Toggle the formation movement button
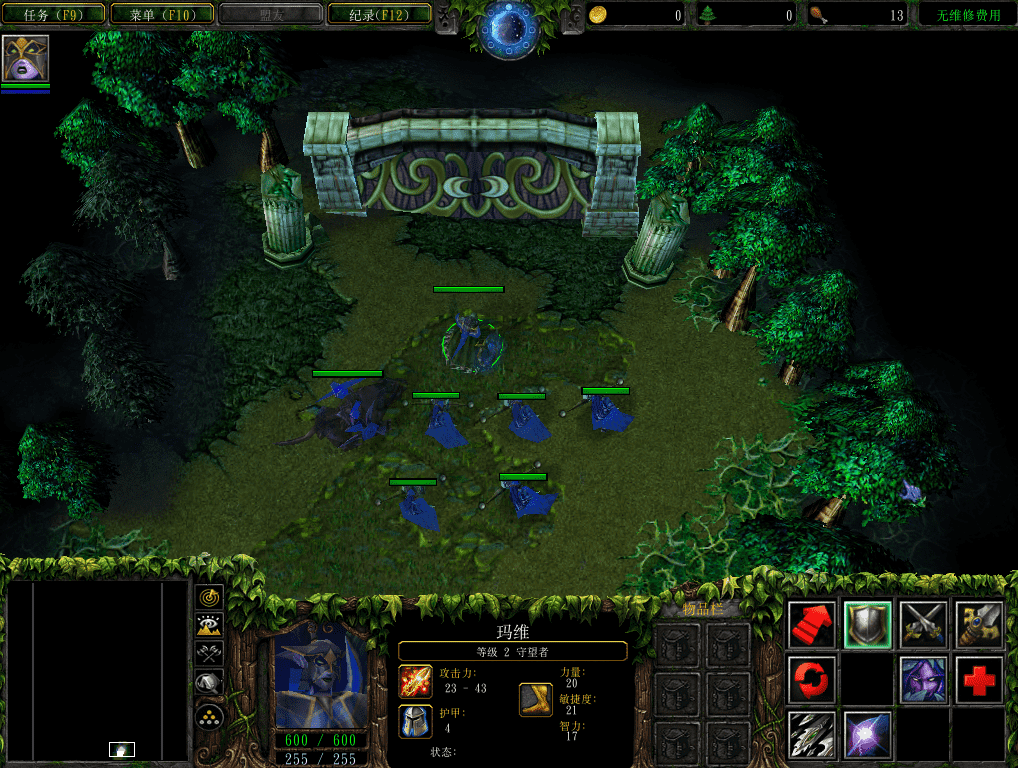This screenshot has width=1018, height=768. point(209,714)
